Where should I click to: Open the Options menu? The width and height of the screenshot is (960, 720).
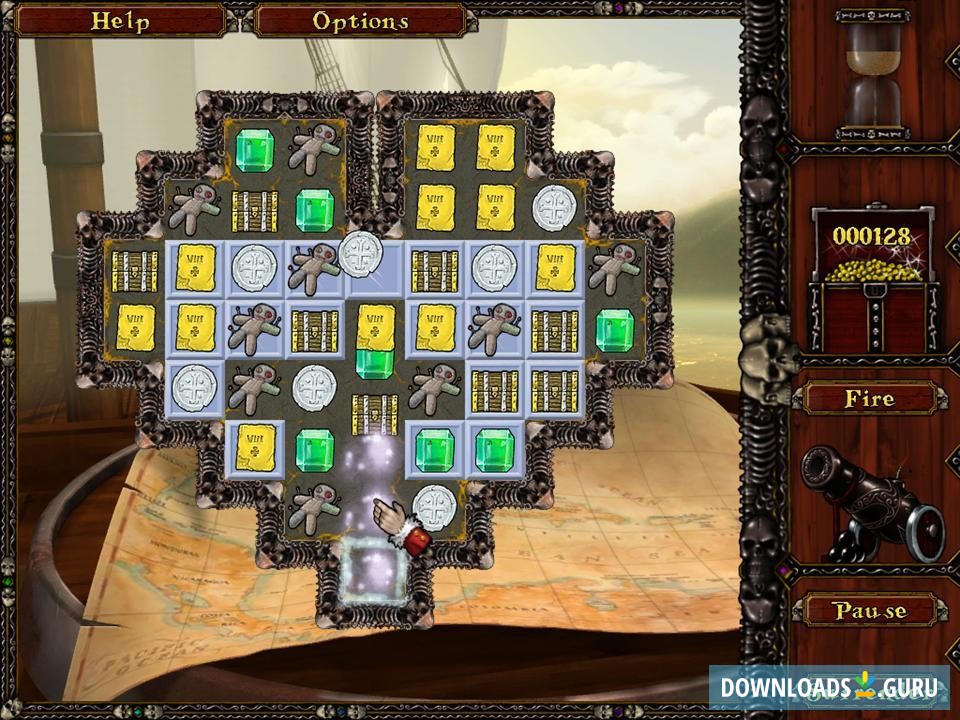[x=360, y=21]
